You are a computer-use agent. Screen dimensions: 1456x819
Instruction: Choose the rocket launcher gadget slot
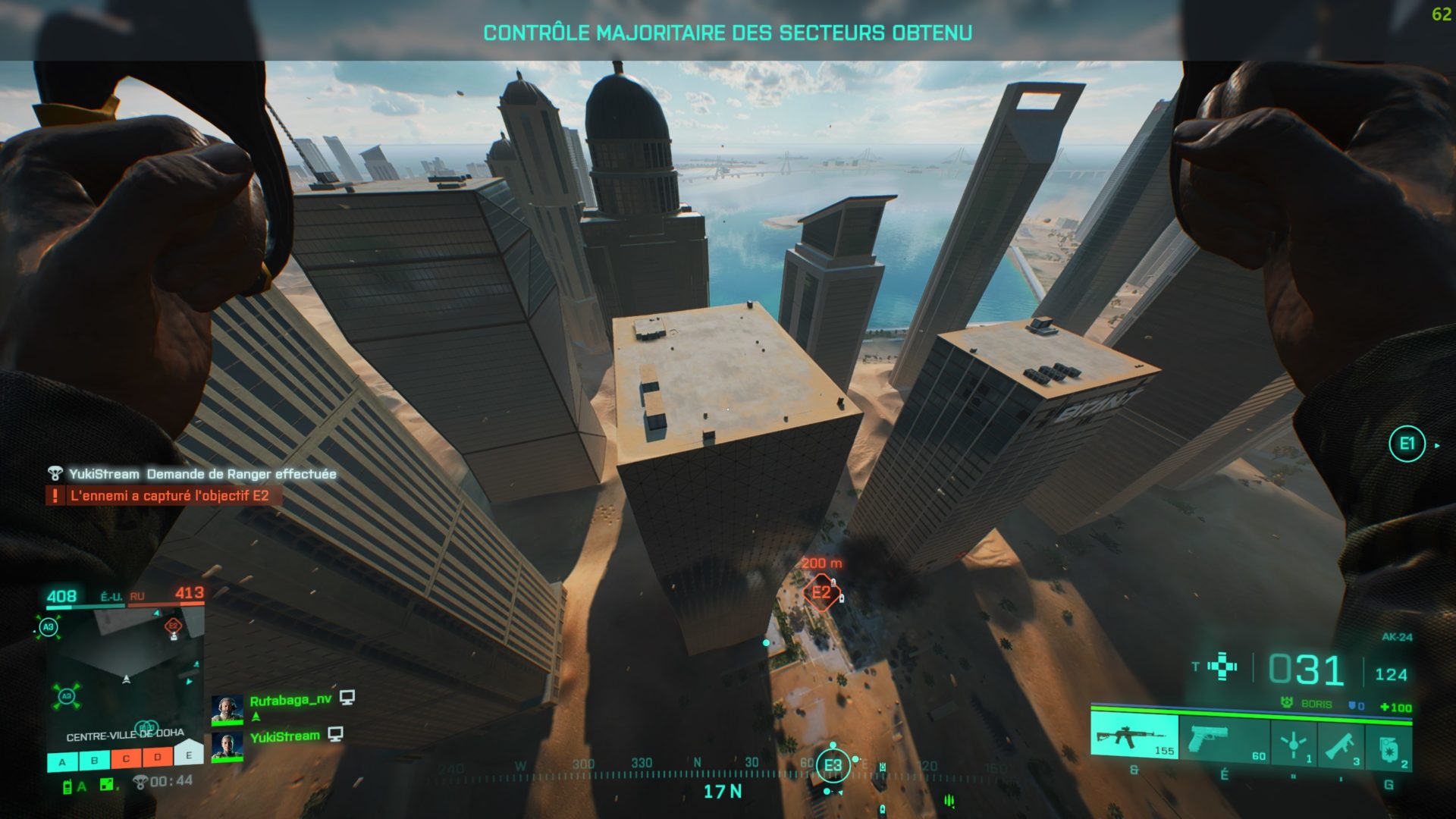tap(1341, 744)
